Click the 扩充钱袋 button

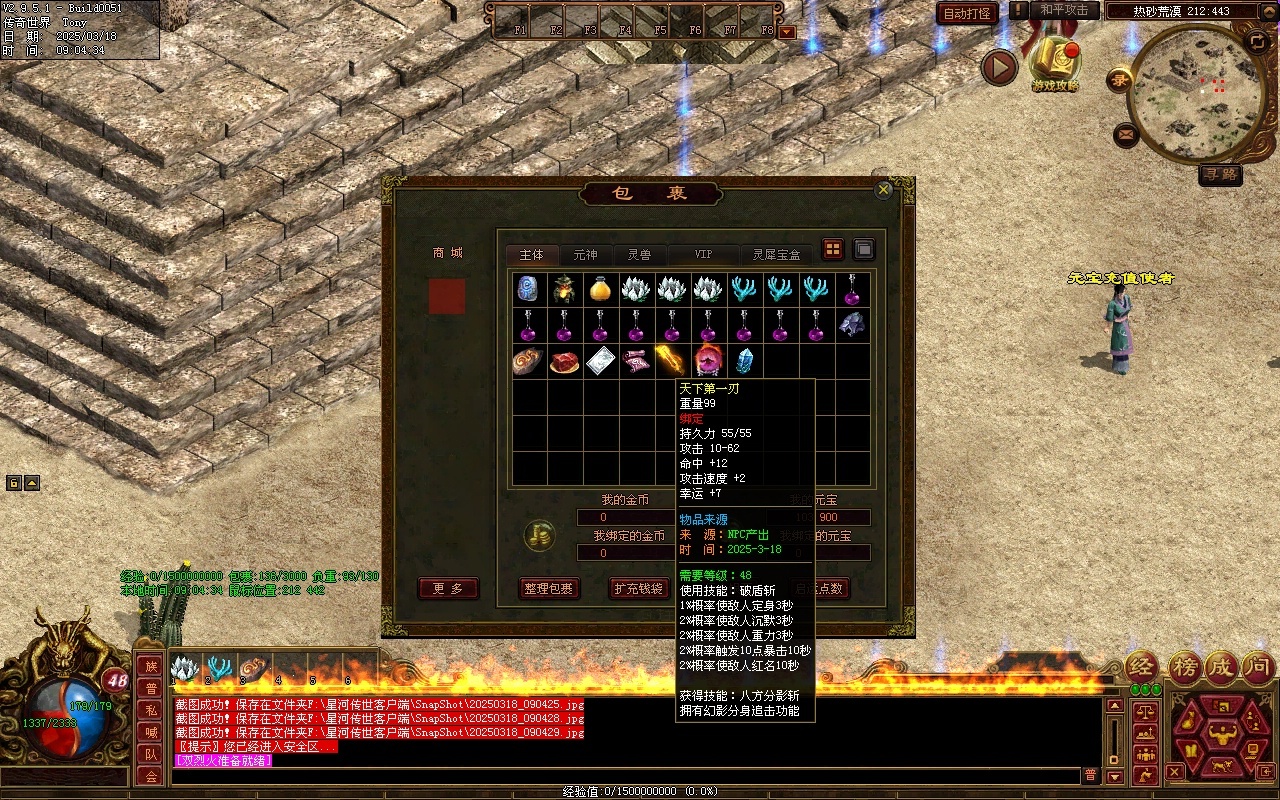[x=638, y=589]
